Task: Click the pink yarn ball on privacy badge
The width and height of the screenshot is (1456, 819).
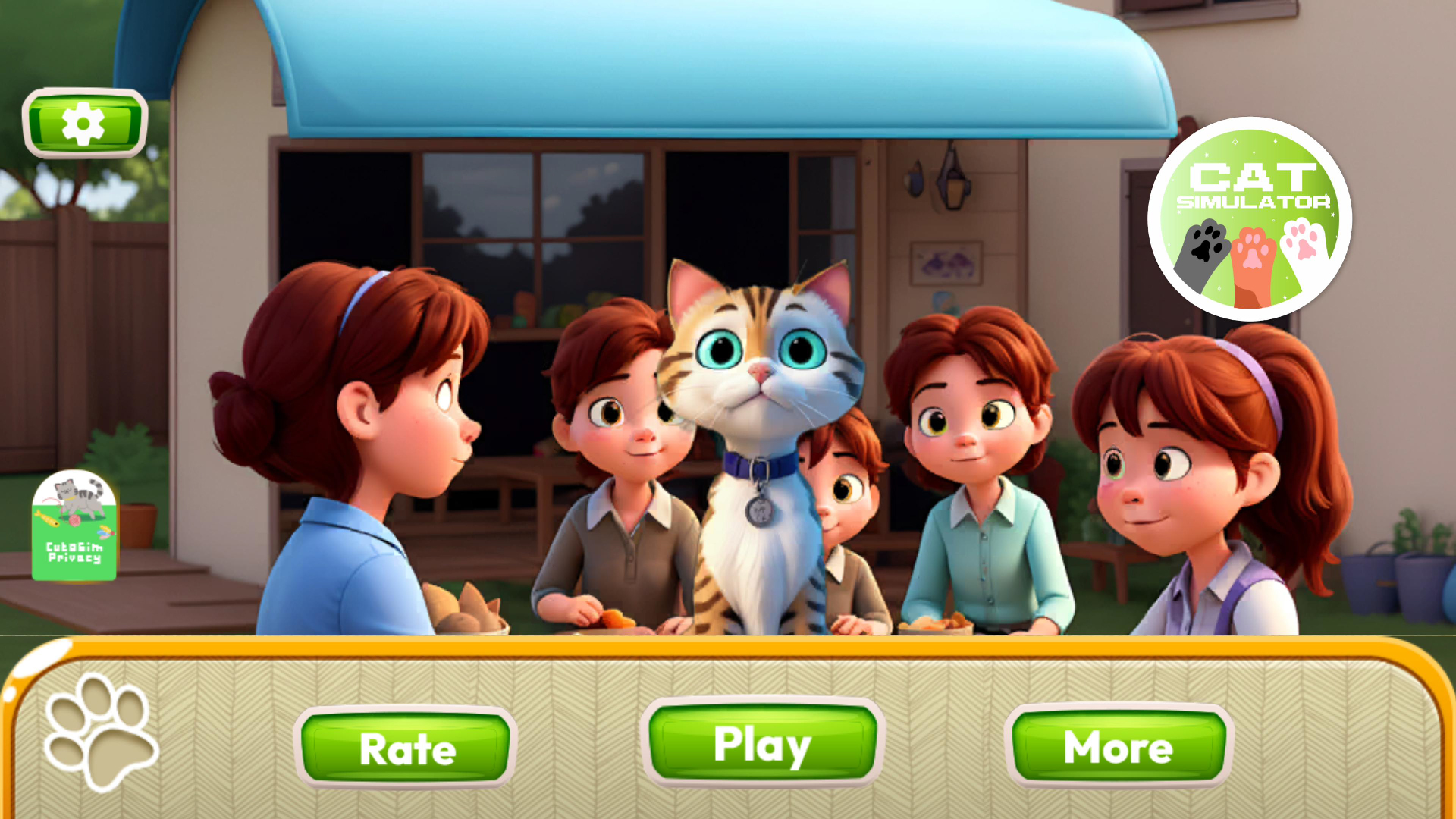Action: 75,520
